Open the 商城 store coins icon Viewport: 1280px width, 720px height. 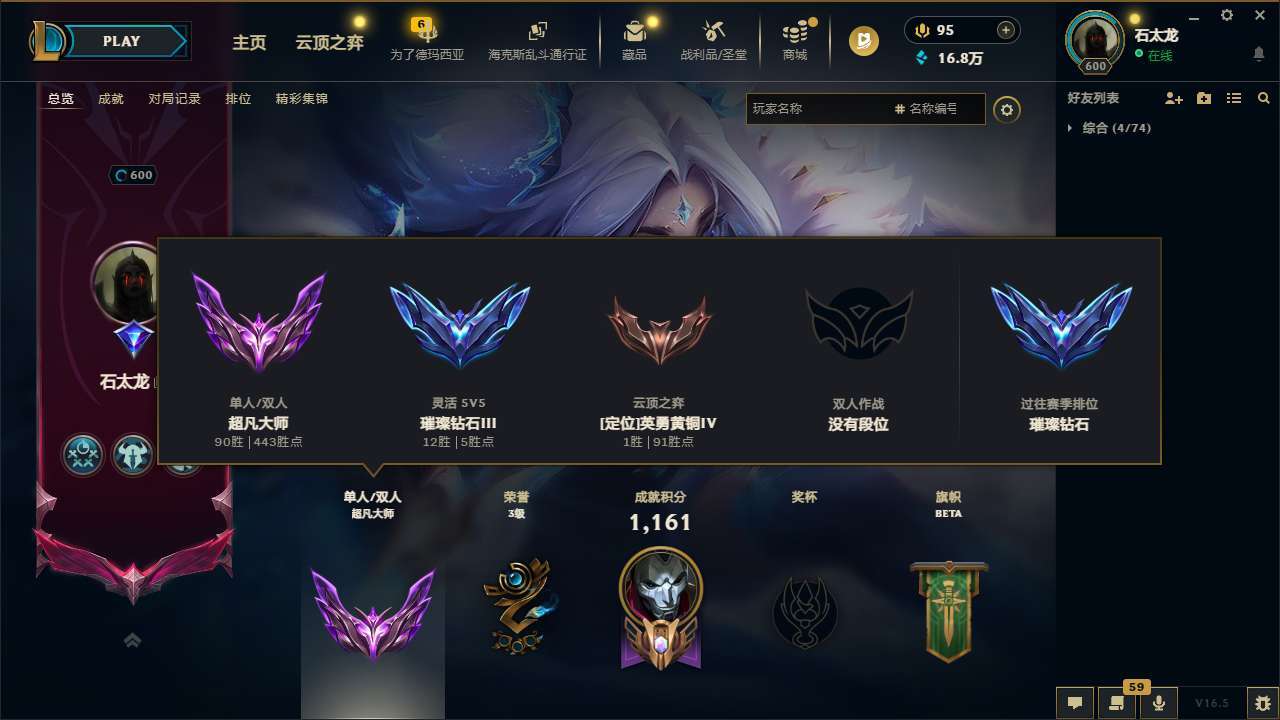(x=795, y=33)
